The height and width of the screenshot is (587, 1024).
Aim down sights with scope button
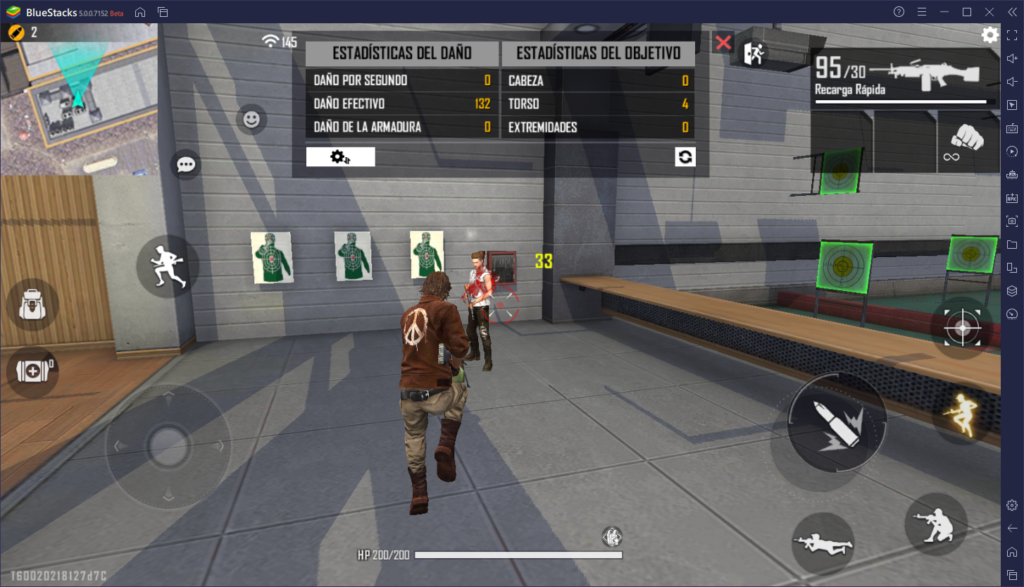[964, 327]
